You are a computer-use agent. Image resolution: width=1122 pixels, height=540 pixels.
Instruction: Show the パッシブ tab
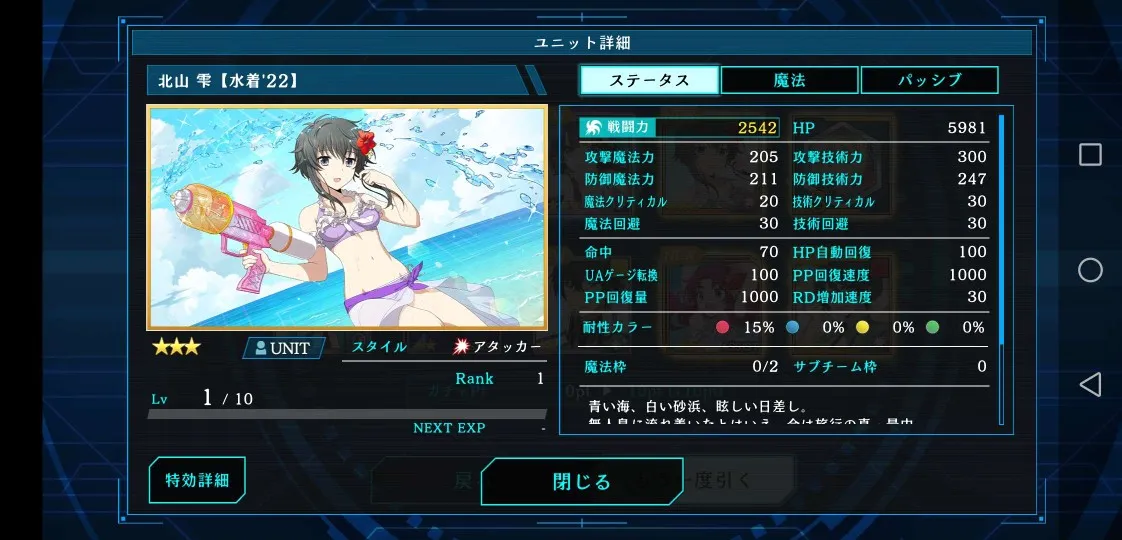point(929,80)
